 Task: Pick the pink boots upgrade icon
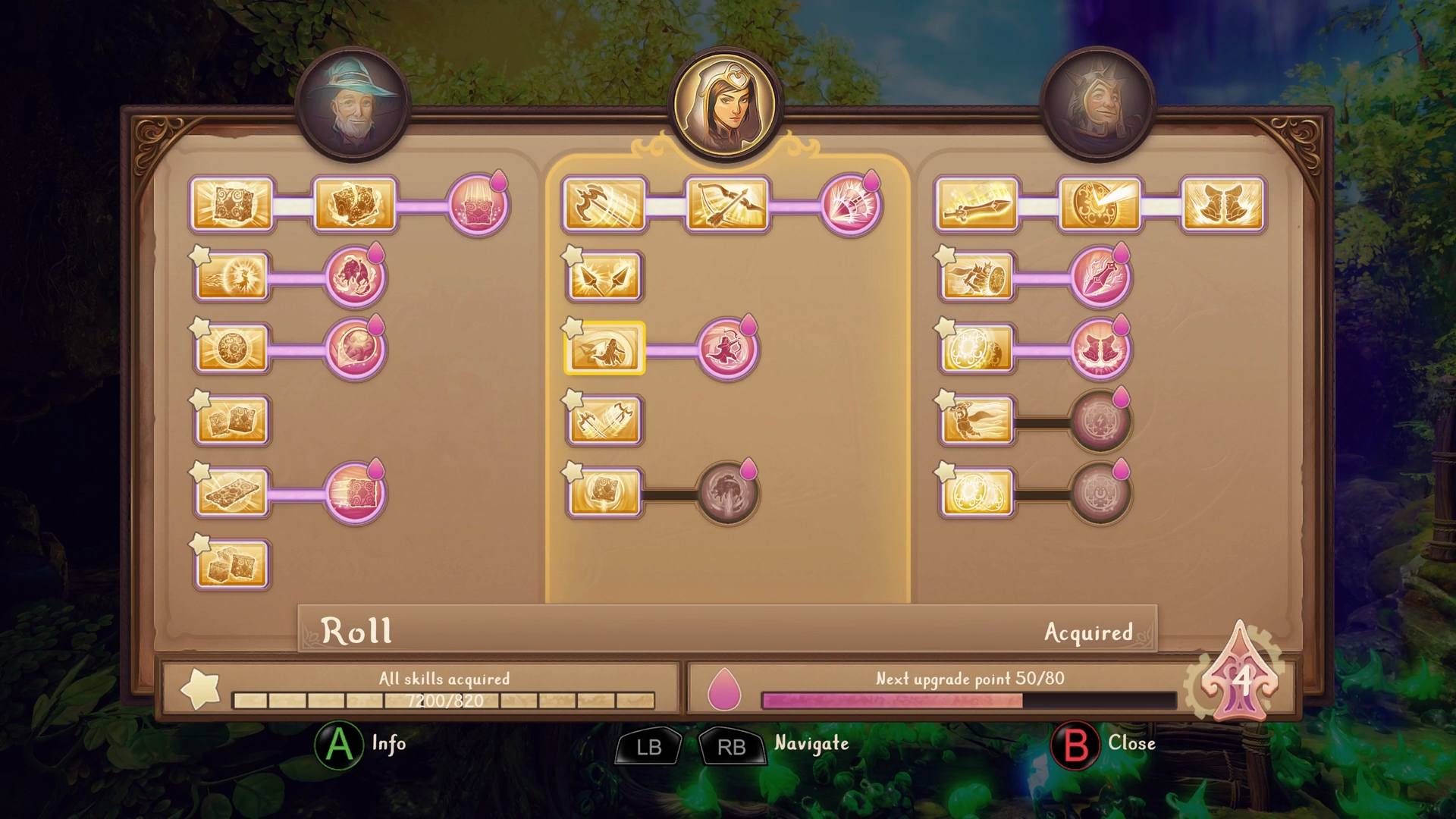click(1100, 349)
